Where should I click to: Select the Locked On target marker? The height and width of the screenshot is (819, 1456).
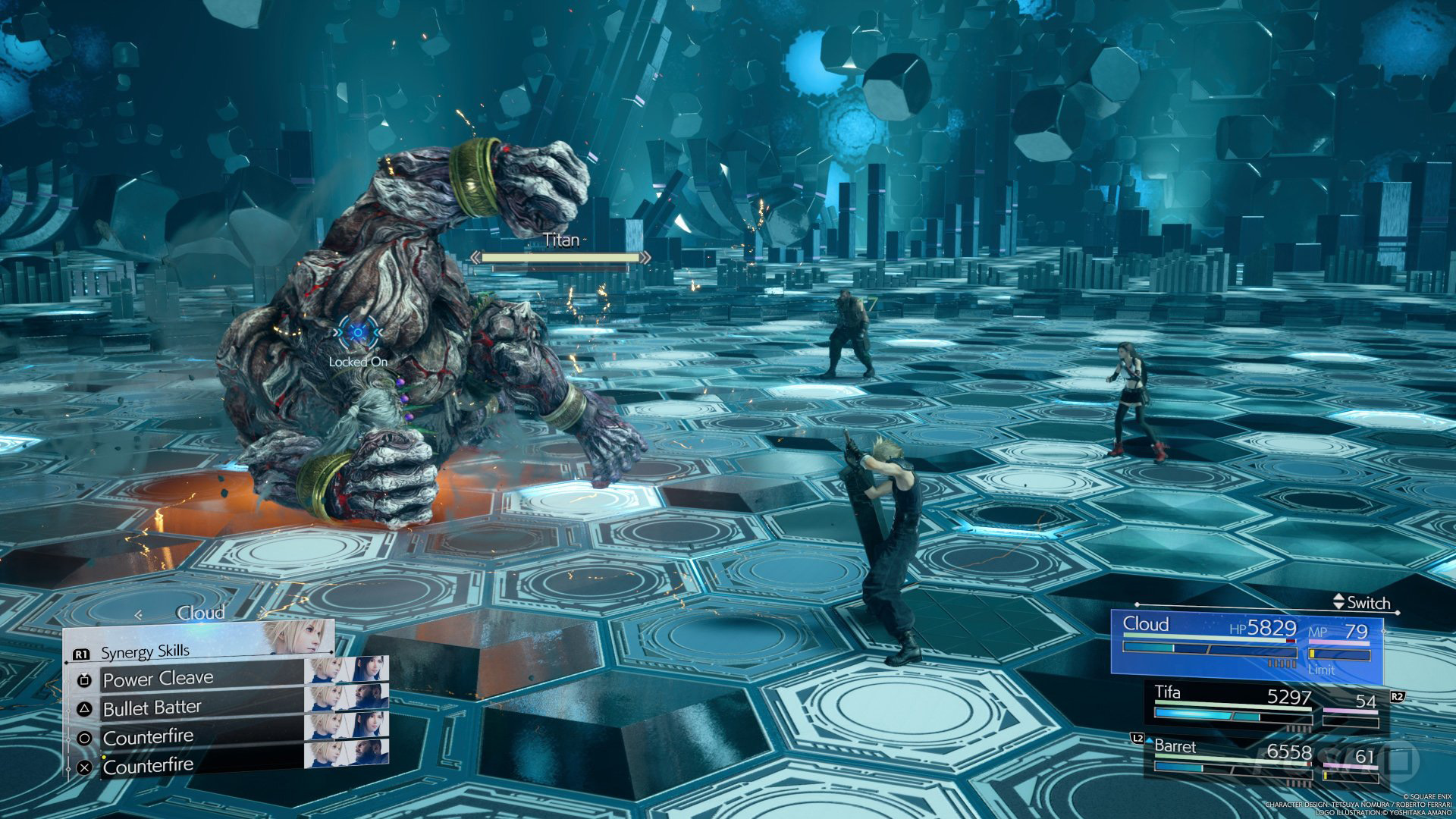pyautogui.click(x=355, y=332)
